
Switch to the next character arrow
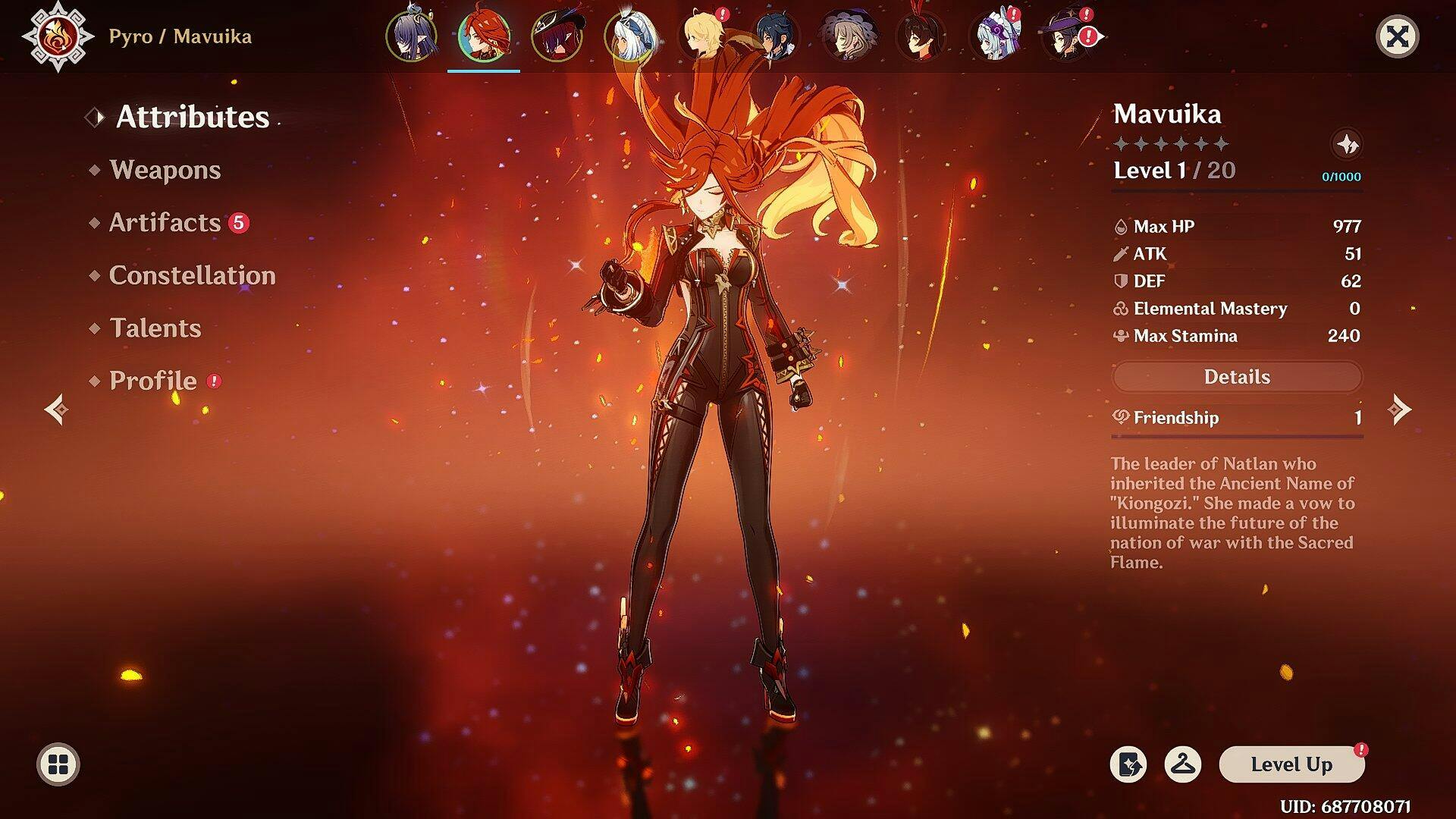tap(1399, 409)
